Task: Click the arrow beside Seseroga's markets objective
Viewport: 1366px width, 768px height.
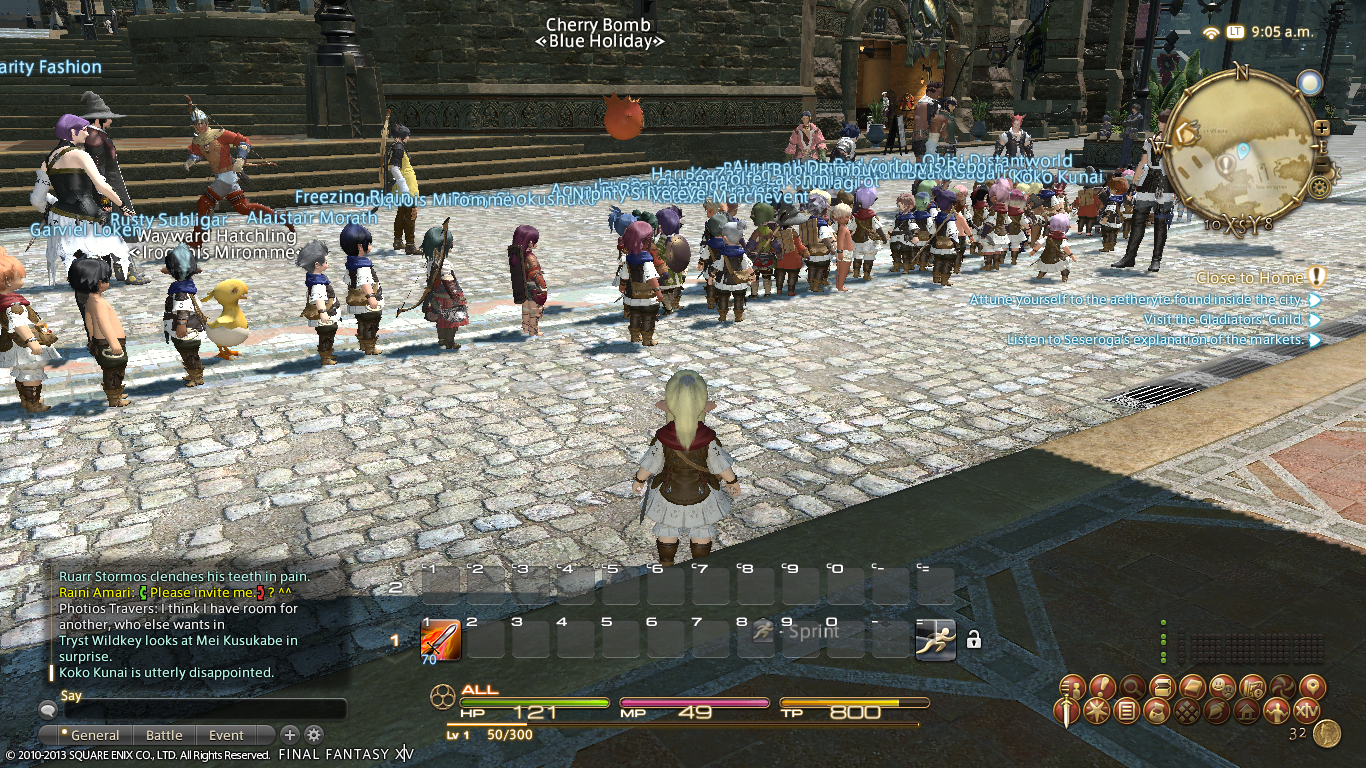Action: coord(1314,339)
